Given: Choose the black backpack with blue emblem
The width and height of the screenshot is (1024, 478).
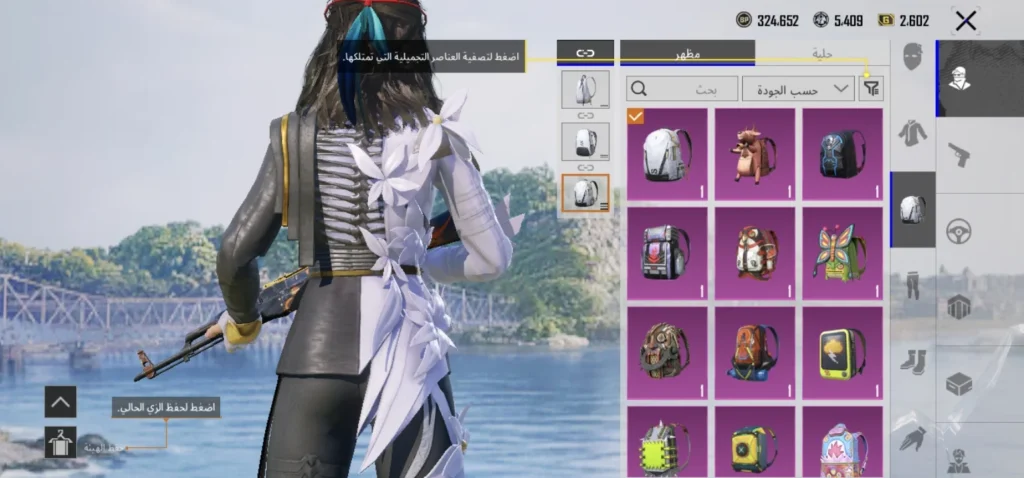Looking at the screenshot, I should coord(842,154).
